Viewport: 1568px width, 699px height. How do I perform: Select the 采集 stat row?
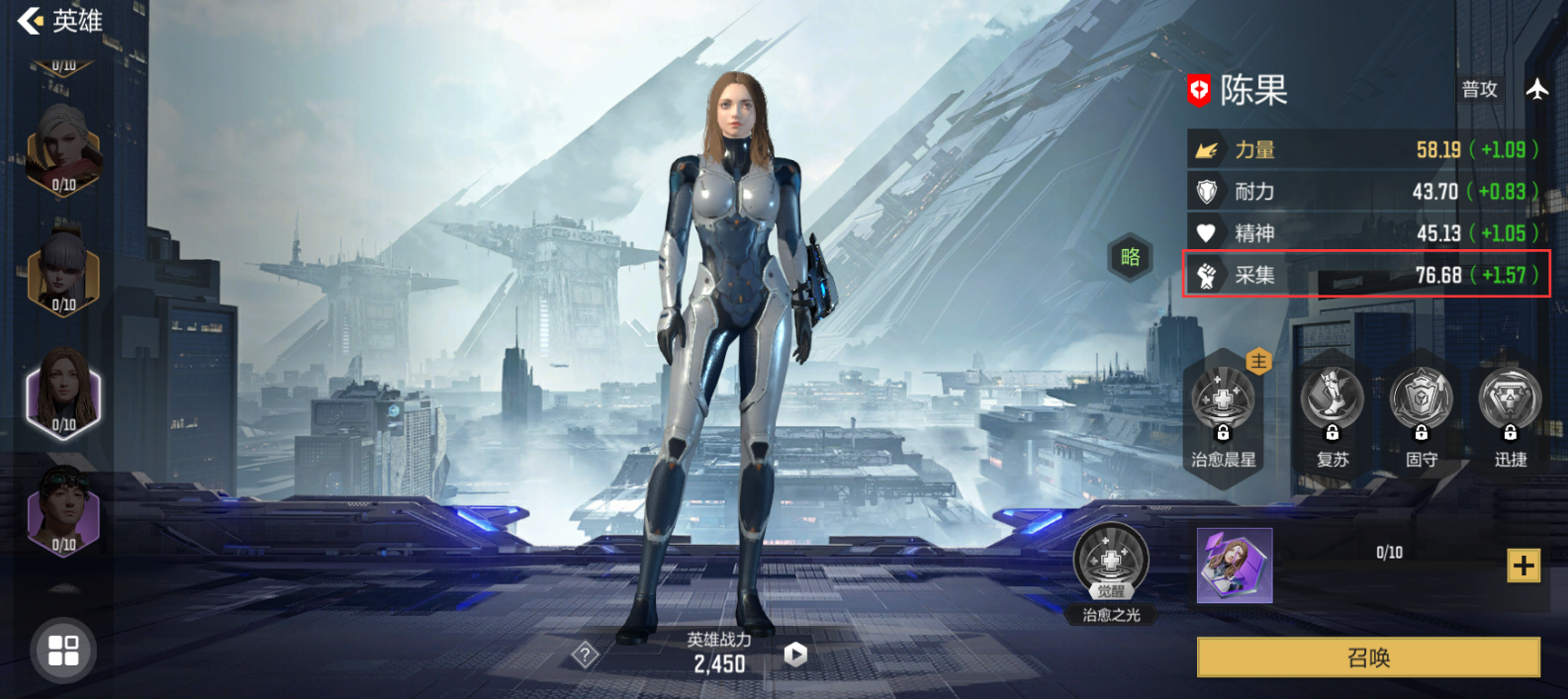[x=1366, y=275]
